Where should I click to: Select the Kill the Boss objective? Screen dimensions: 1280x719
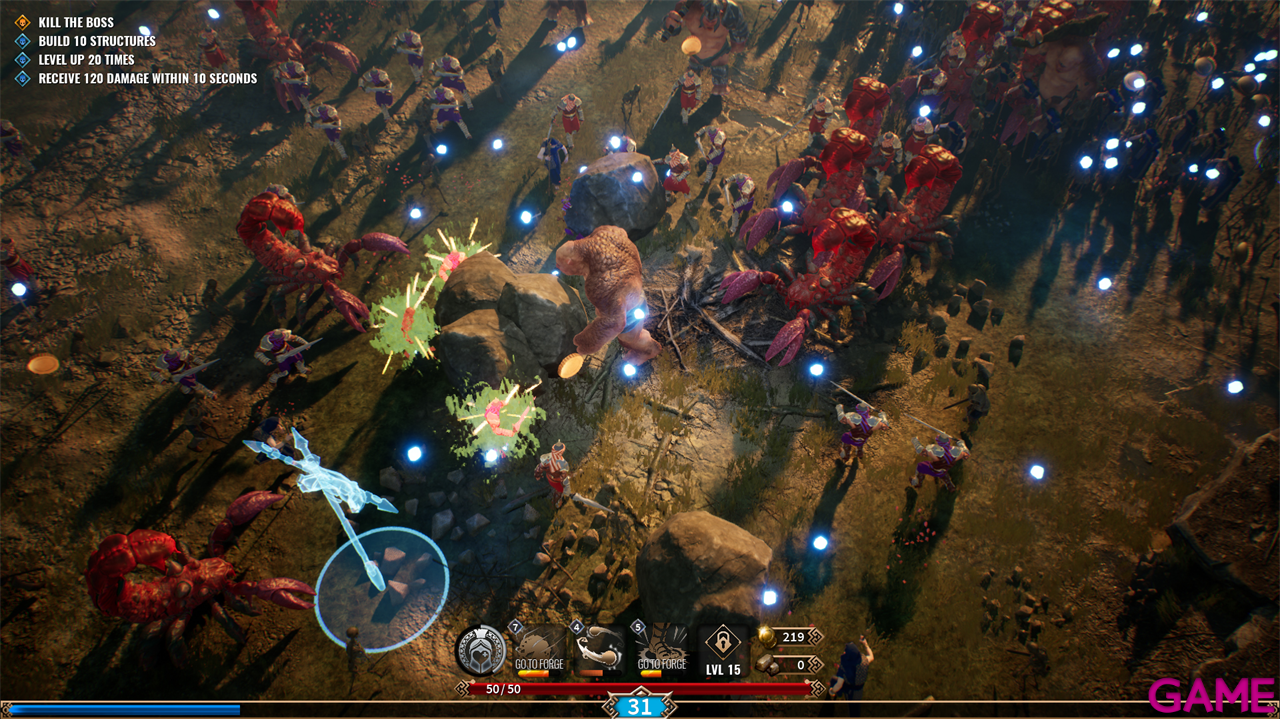75,22
